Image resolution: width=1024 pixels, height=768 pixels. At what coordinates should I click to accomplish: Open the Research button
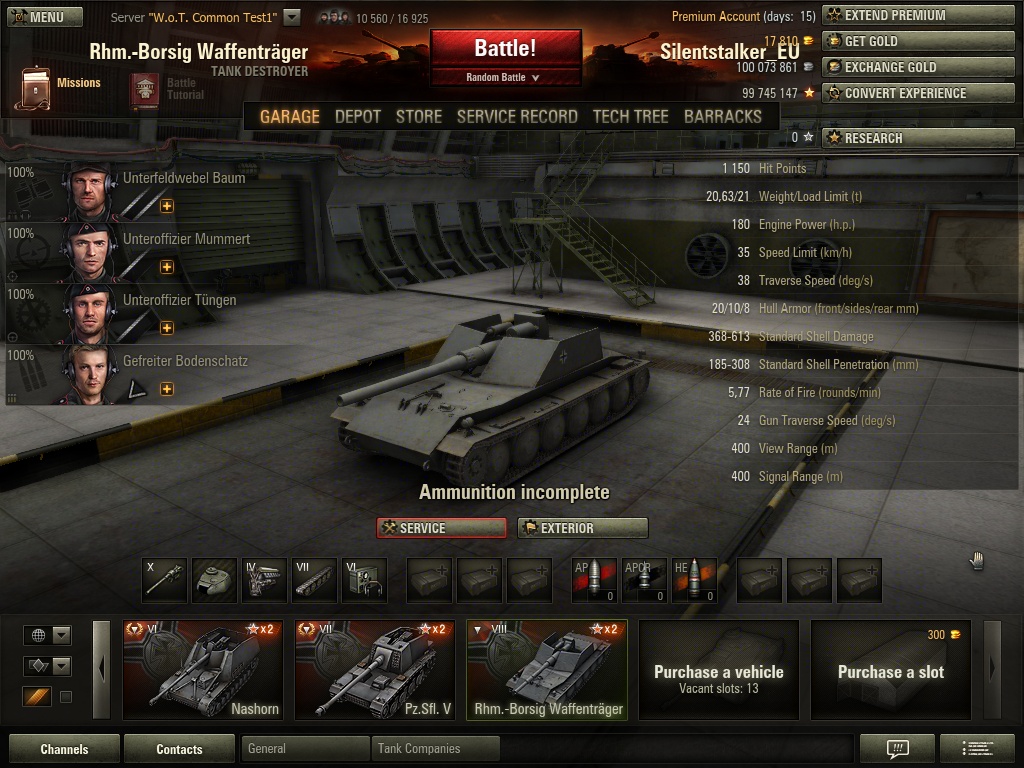point(918,138)
